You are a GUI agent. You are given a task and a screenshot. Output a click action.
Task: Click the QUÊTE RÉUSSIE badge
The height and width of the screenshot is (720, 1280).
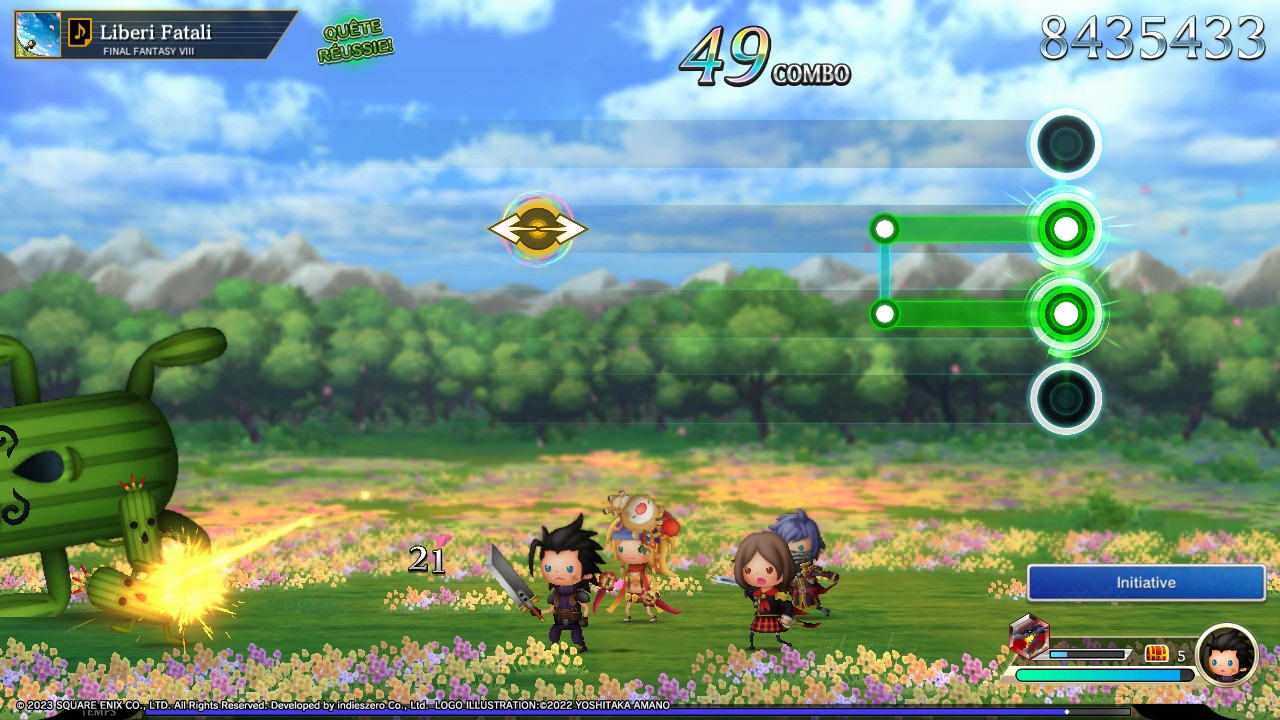pos(357,41)
